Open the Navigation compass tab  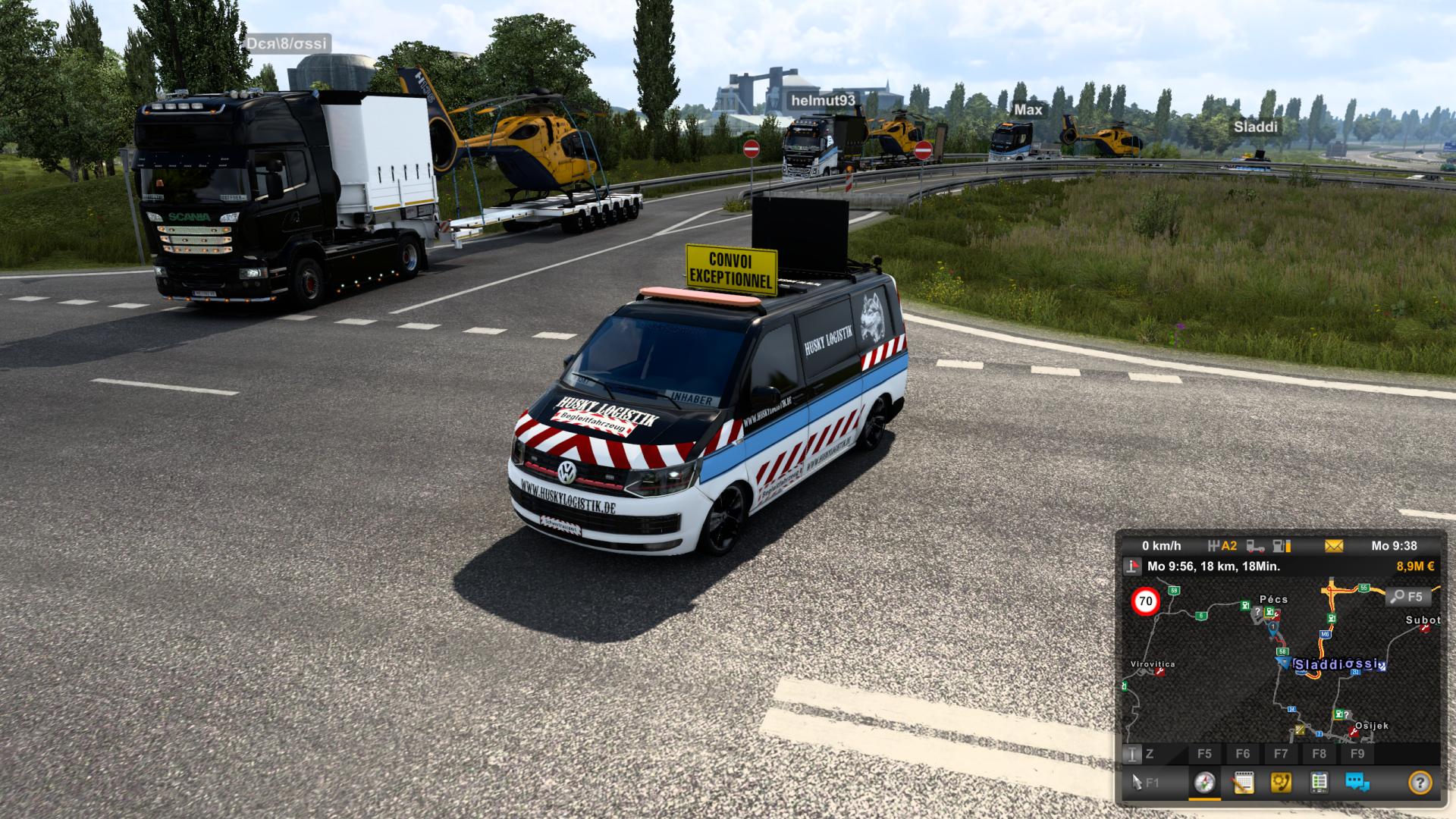point(1204,782)
